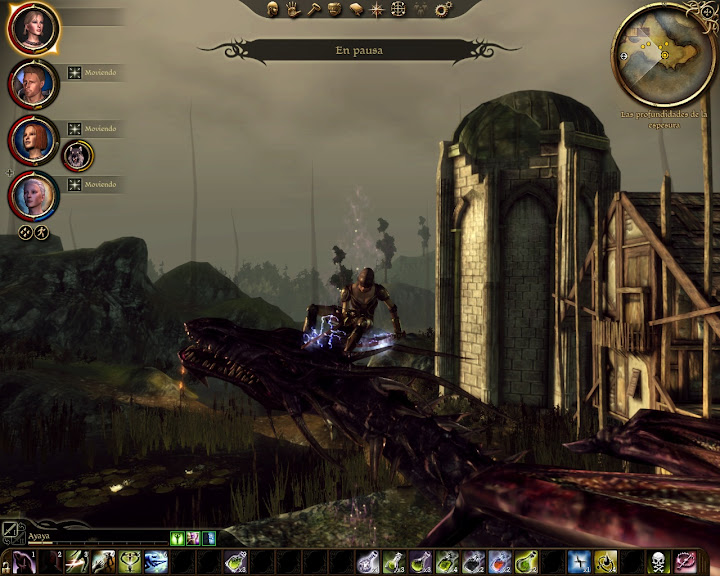Select the wolf summon portrait
Screen dimensions: 720x576
77,155
